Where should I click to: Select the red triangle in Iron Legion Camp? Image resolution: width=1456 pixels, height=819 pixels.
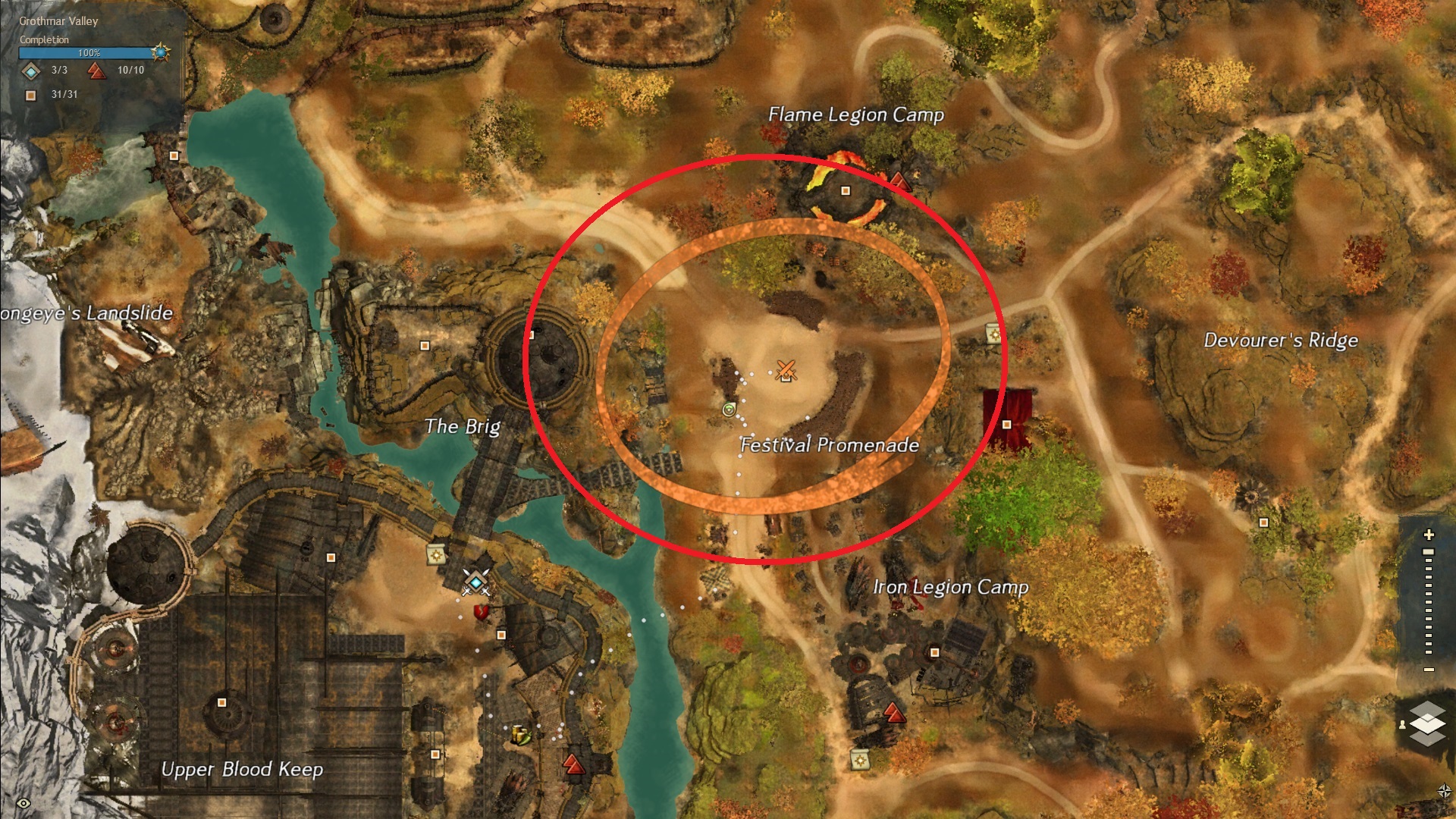point(894,713)
